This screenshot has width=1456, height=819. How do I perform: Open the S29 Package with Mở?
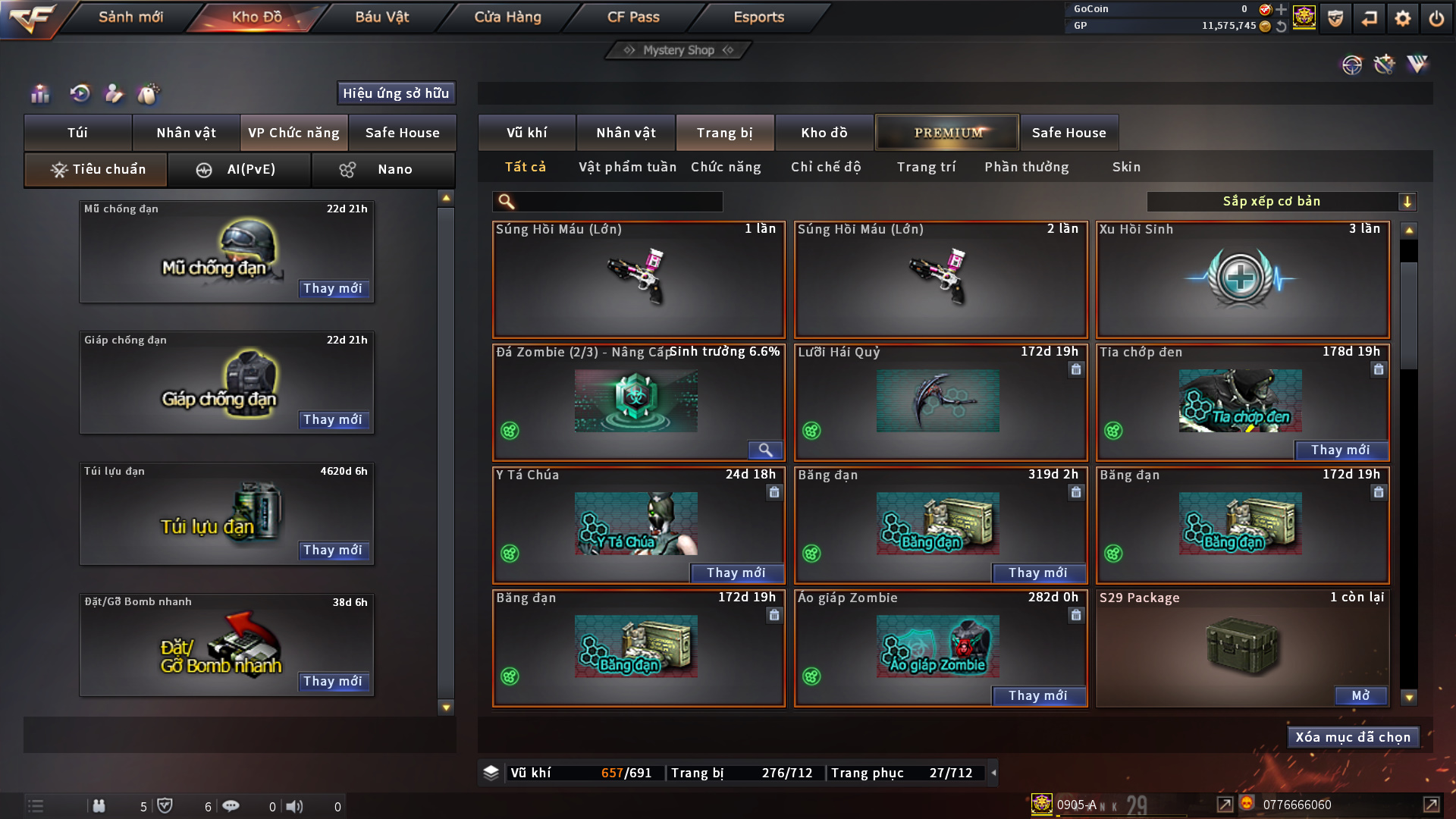click(x=1360, y=695)
